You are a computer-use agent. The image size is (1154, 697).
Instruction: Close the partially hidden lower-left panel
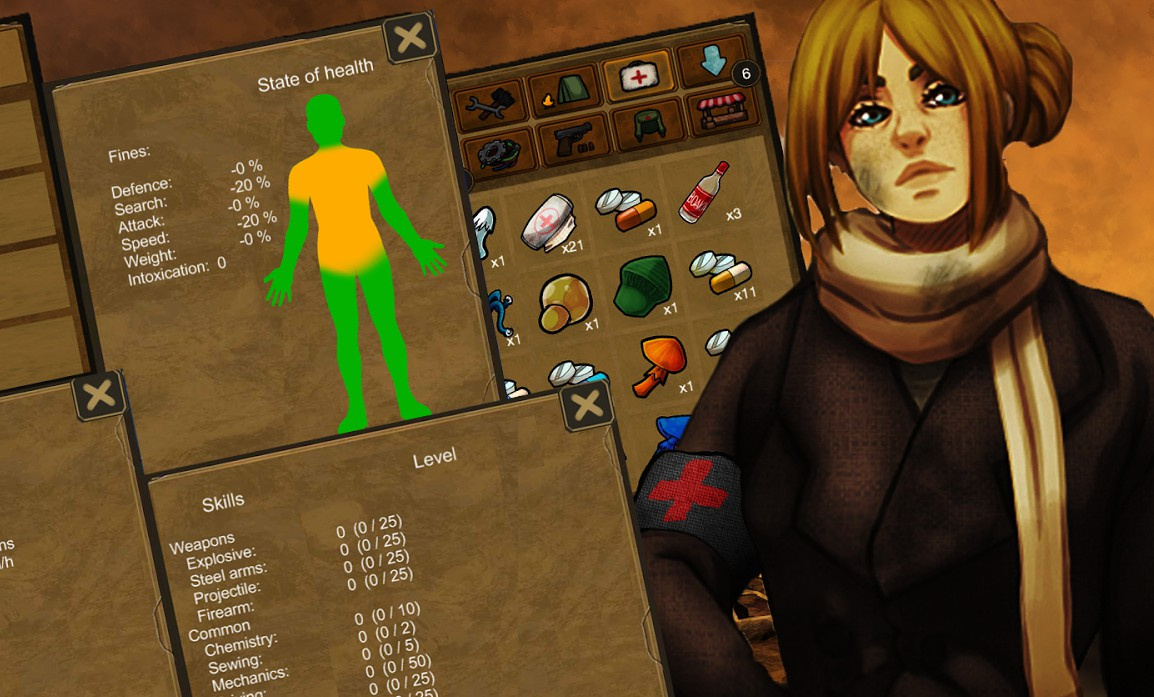99,397
